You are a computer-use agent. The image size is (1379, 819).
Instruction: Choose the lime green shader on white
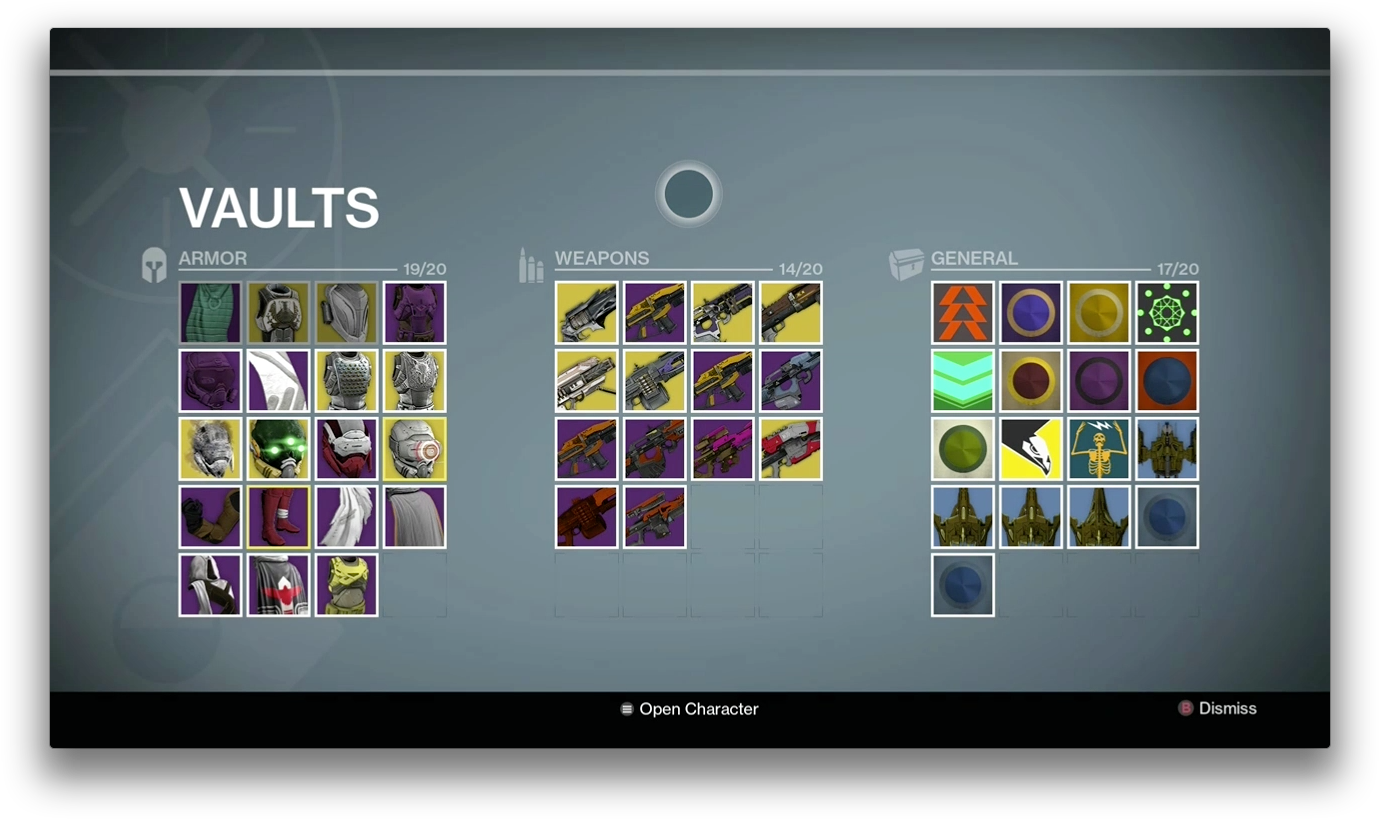tap(962, 449)
